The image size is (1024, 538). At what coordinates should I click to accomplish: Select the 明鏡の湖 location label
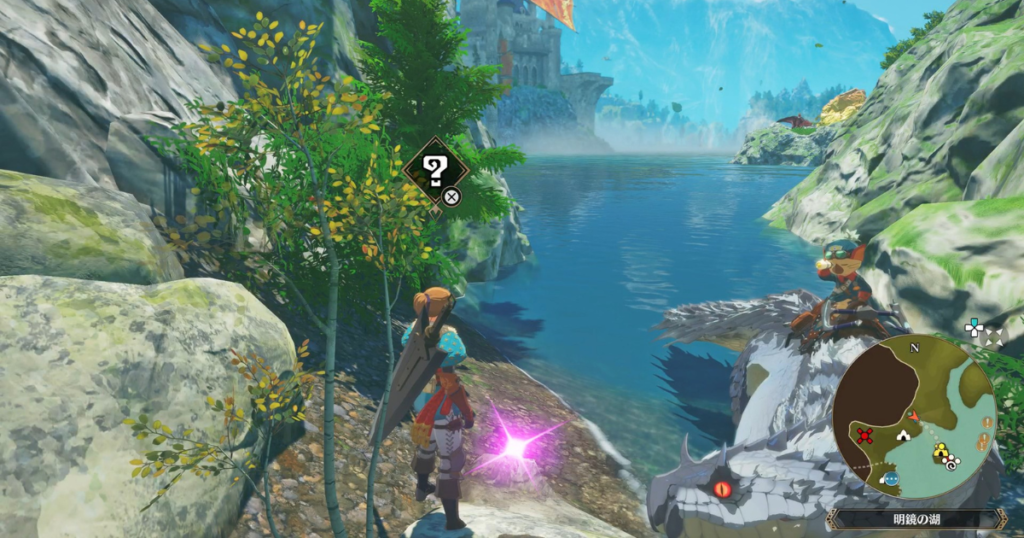click(915, 519)
